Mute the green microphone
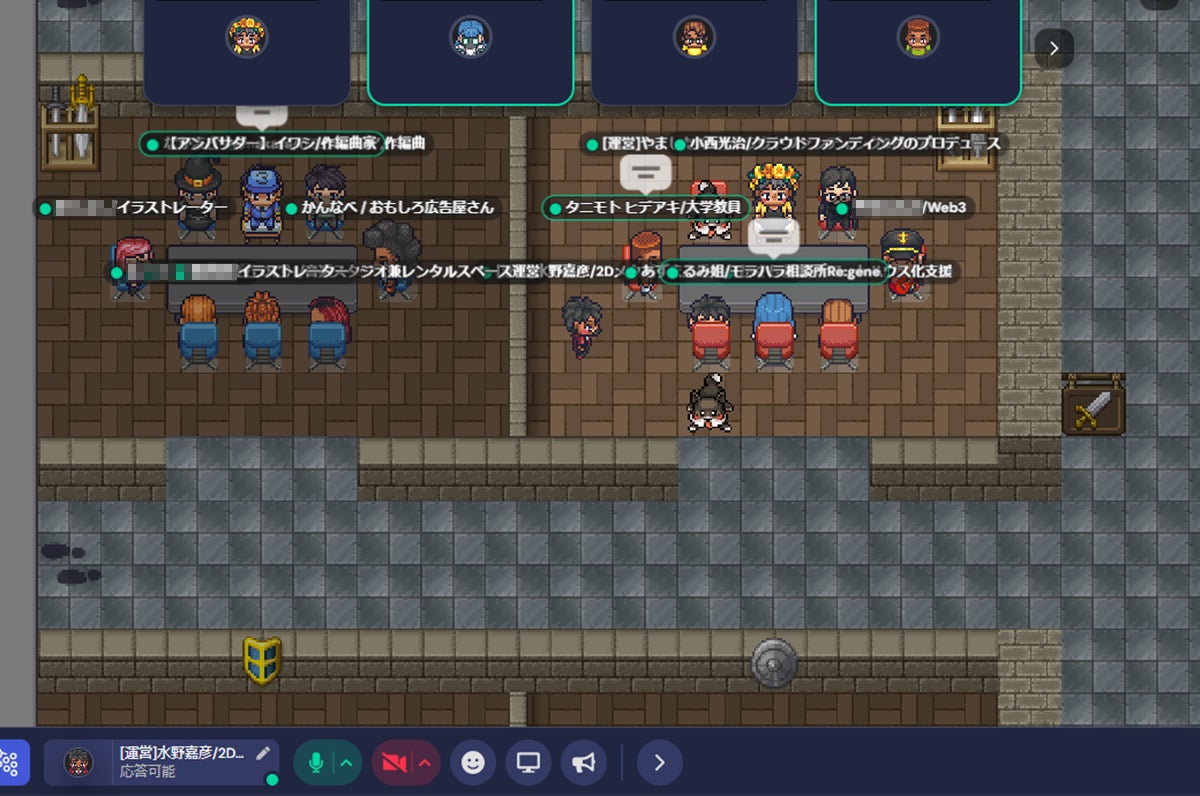Viewport: 1200px width, 796px height. 315,763
